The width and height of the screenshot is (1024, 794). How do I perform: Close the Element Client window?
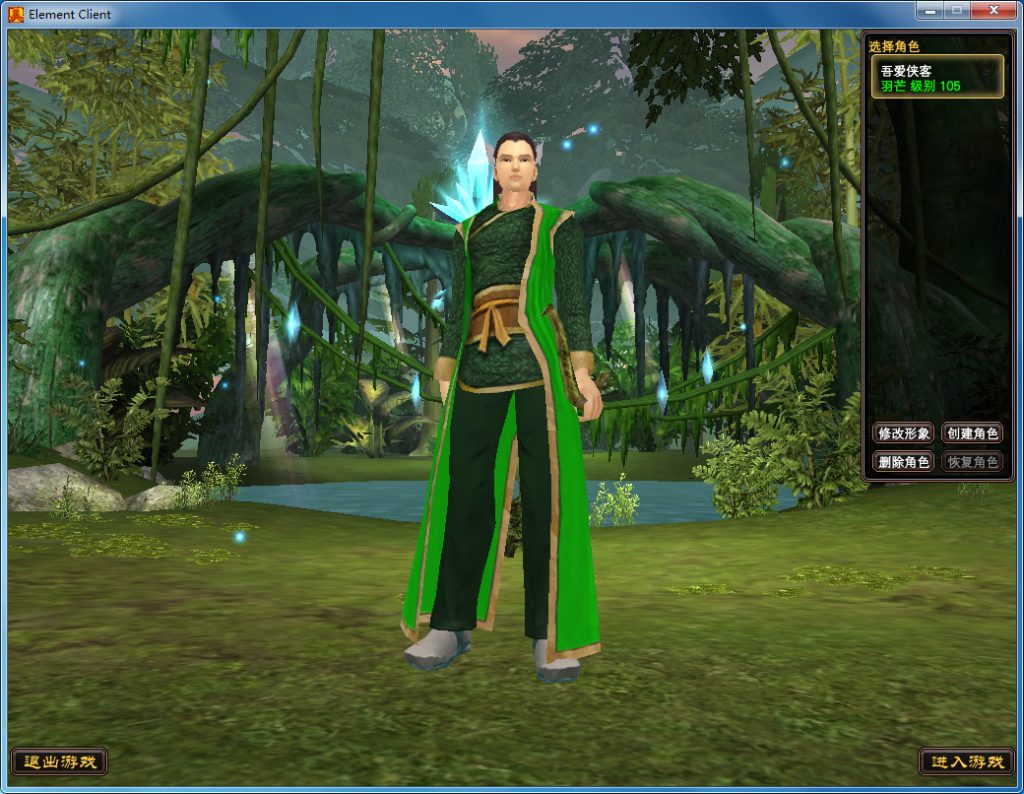(x=993, y=10)
